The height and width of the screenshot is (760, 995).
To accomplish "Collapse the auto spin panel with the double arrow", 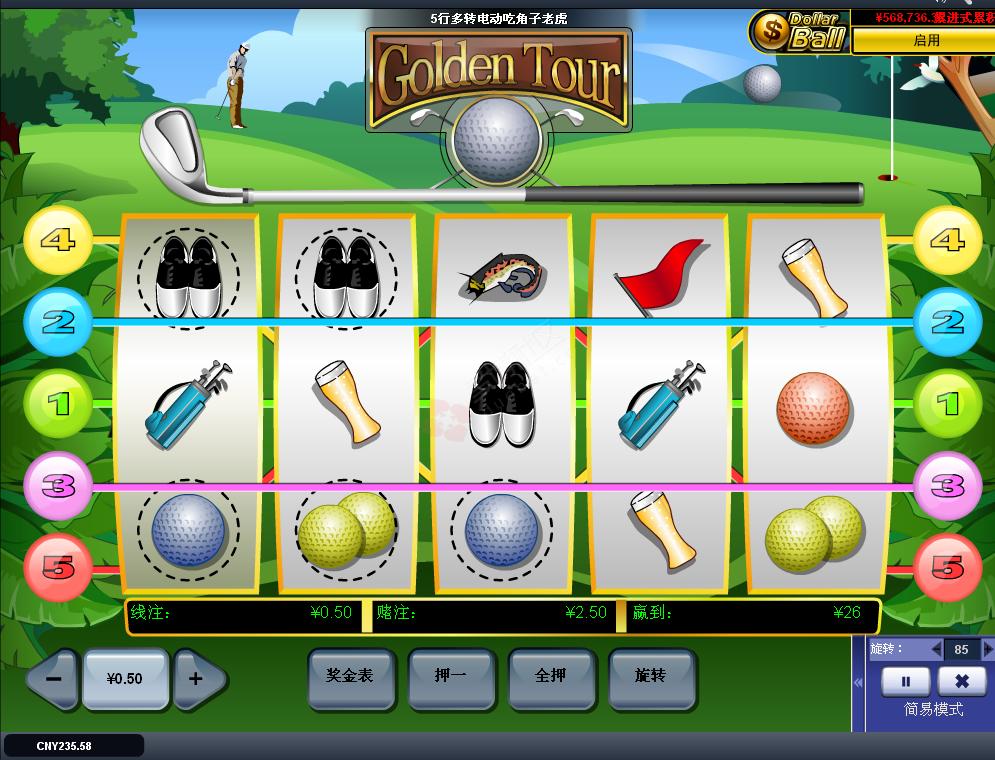I will pyautogui.click(x=858, y=682).
